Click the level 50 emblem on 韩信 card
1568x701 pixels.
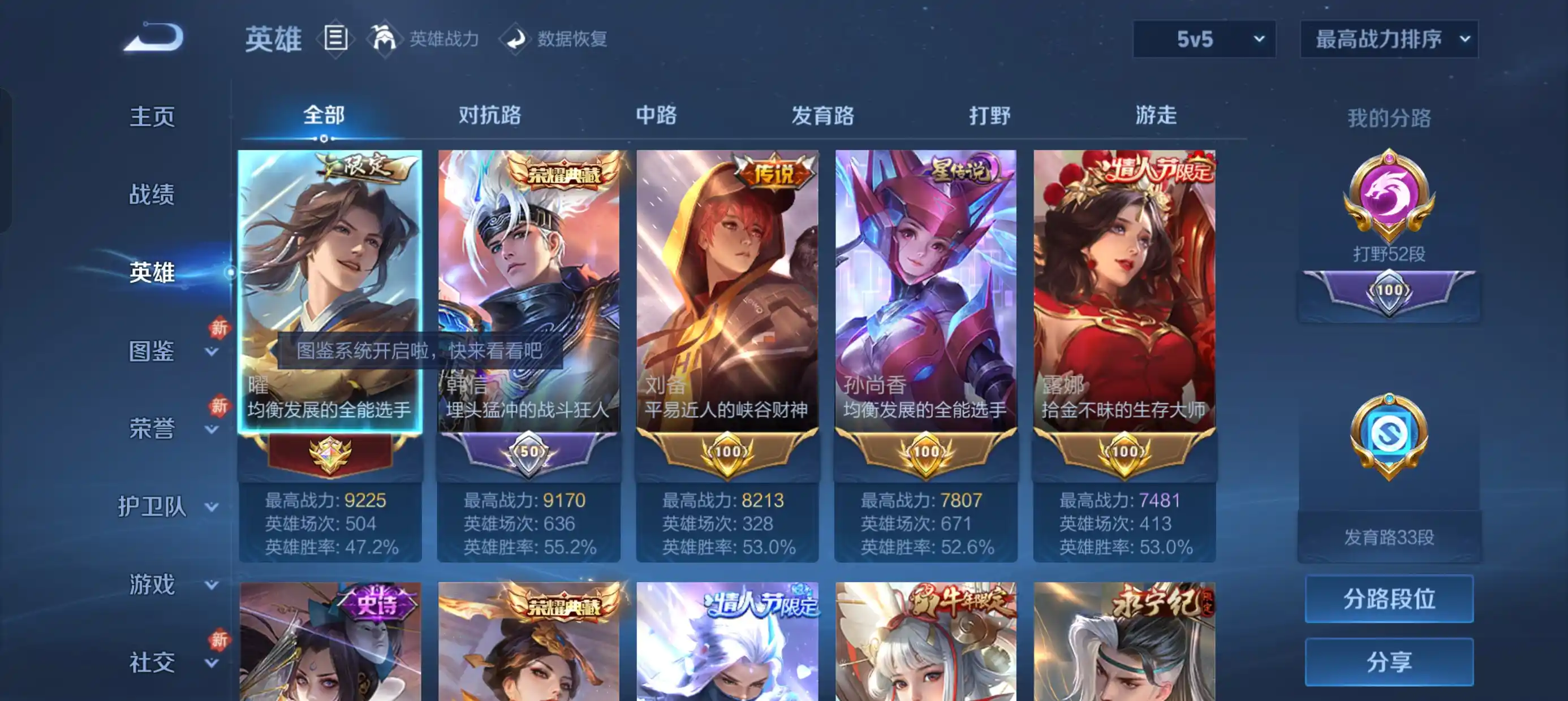click(x=529, y=451)
